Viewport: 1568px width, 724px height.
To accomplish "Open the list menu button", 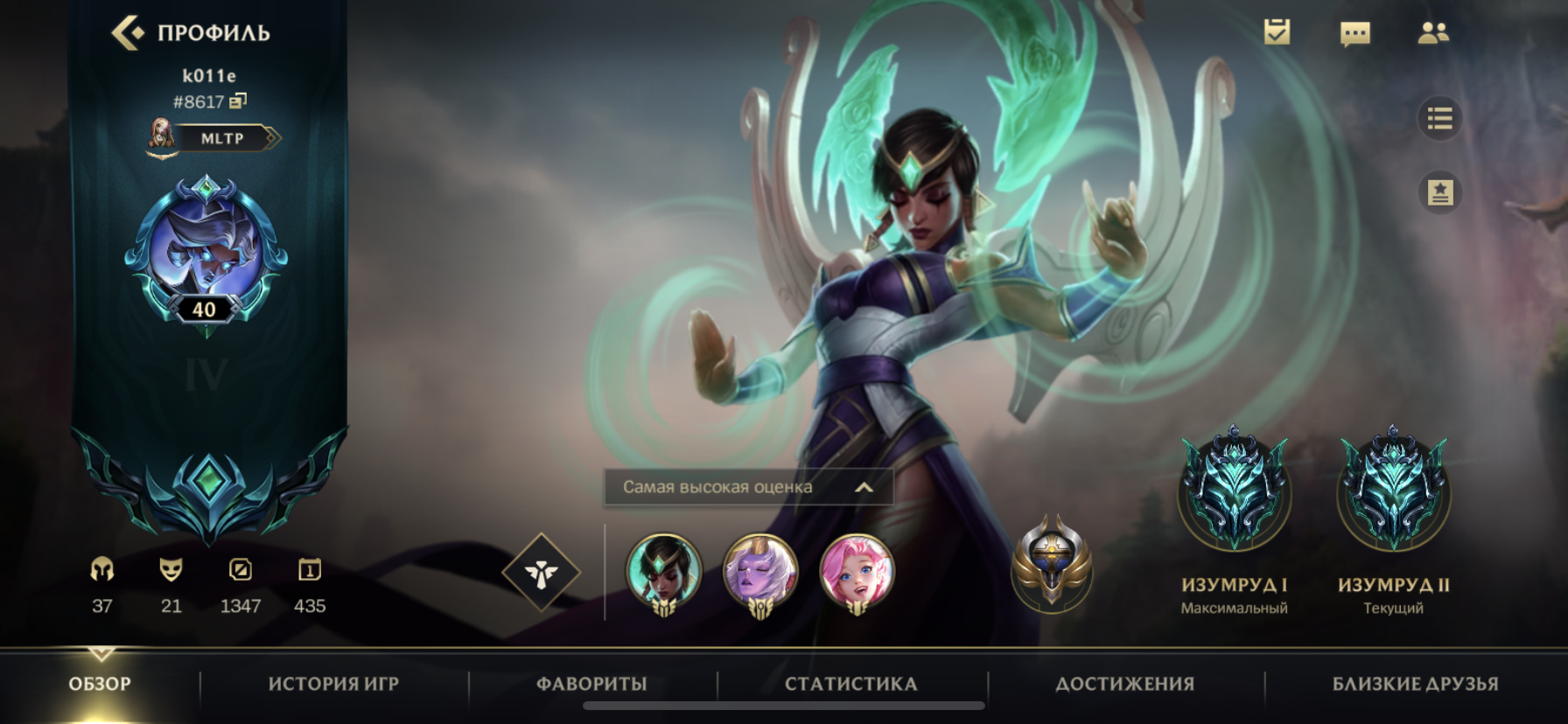I will coord(1439,118).
